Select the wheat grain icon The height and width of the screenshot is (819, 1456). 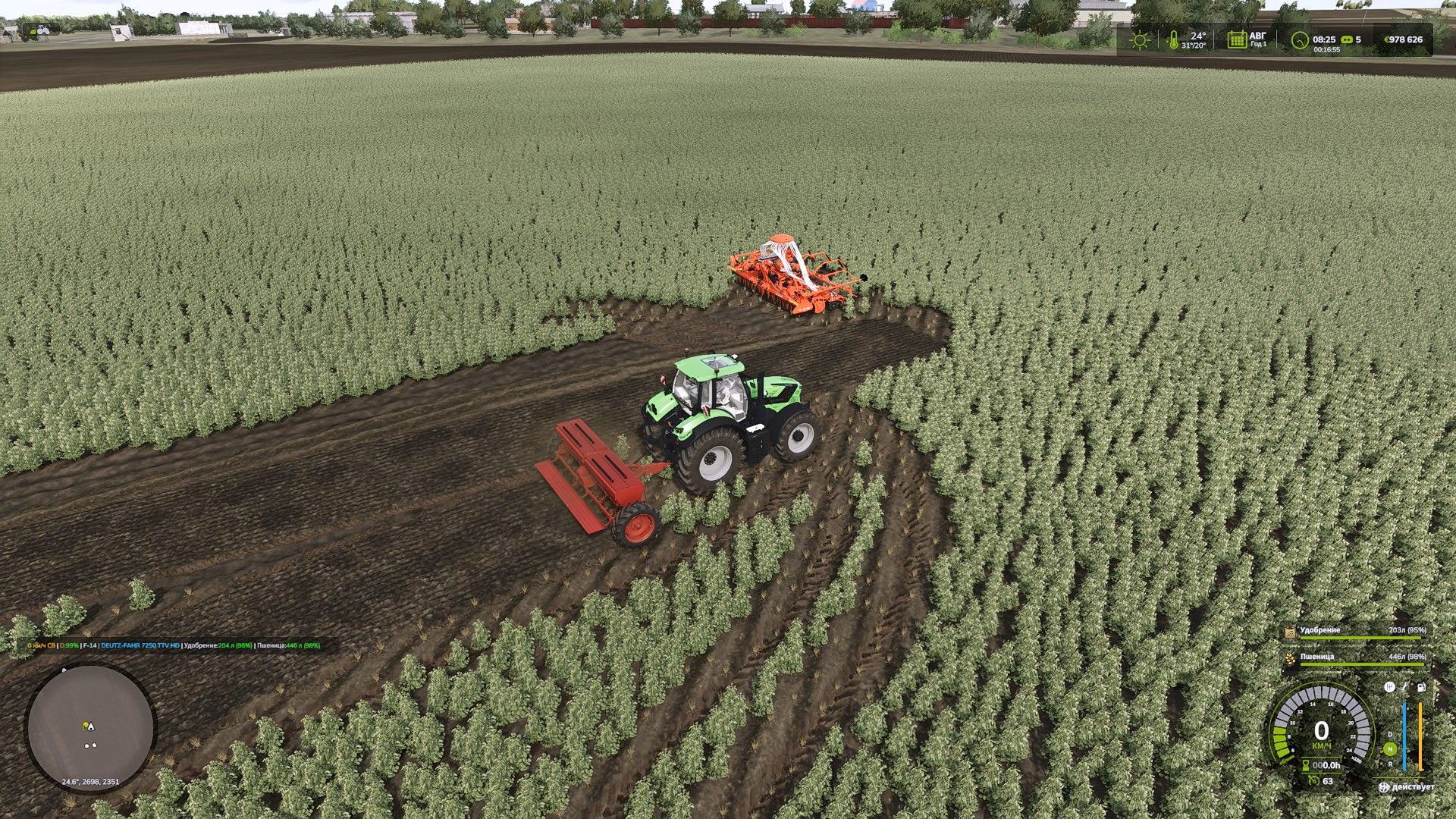1290,658
